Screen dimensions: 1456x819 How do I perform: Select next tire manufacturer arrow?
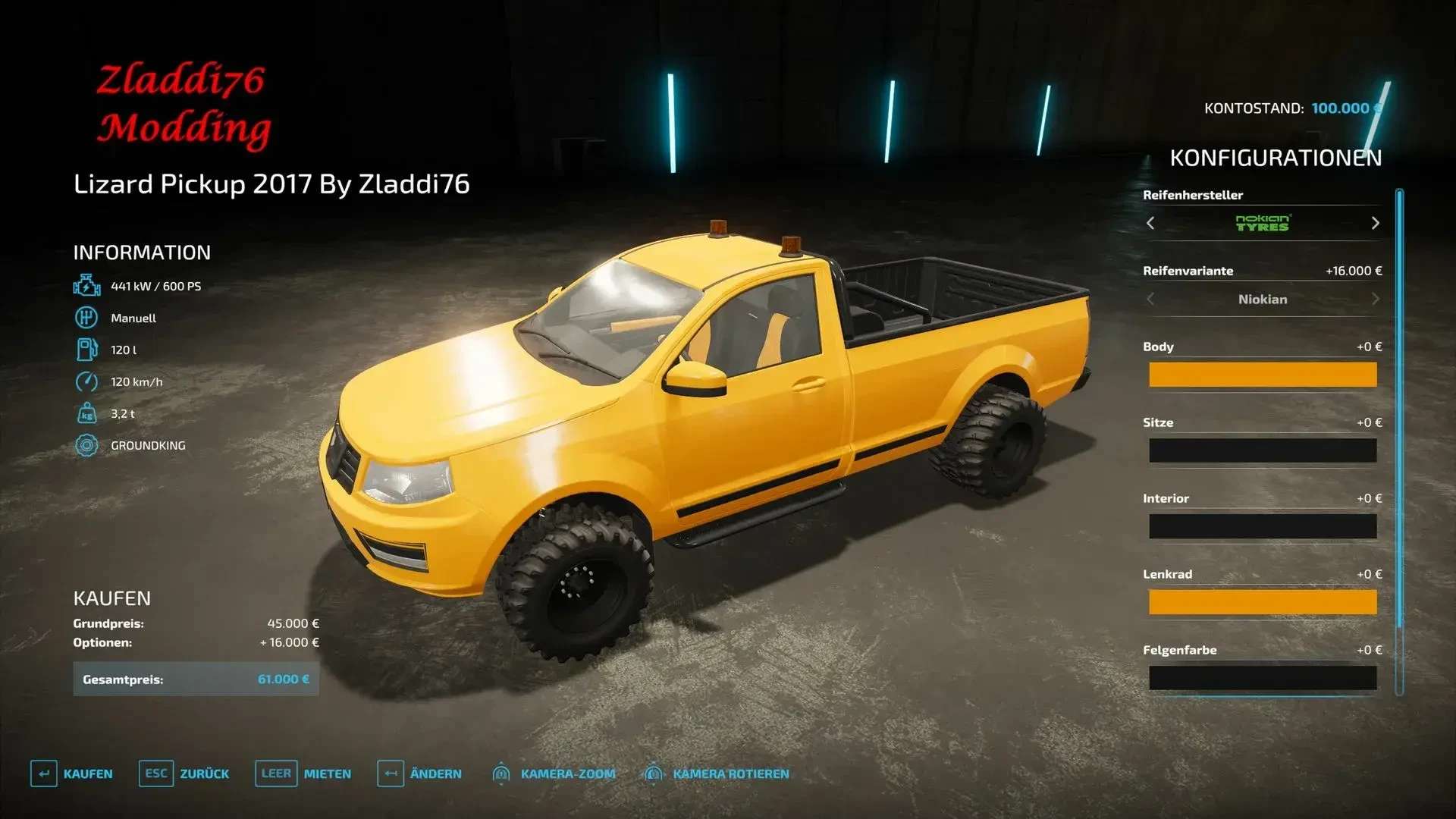point(1375,223)
